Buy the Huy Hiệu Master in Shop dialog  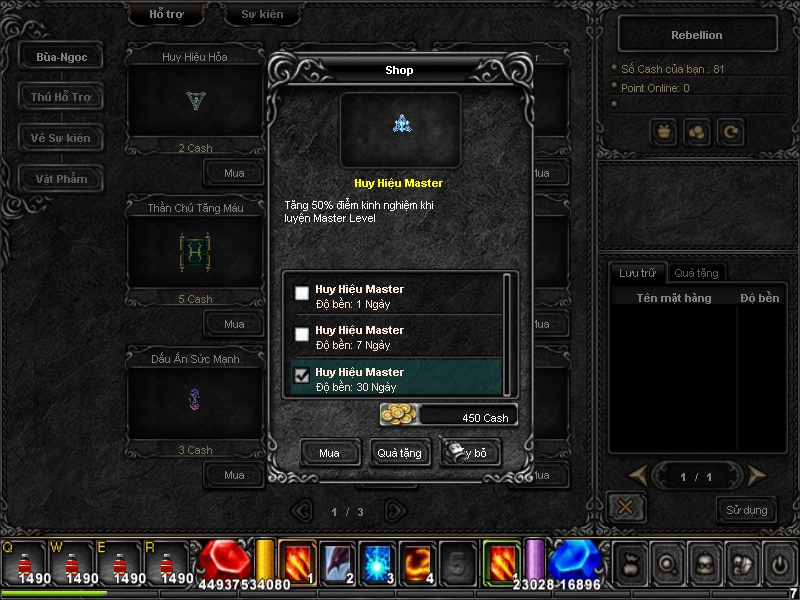pyautogui.click(x=329, y=453)
